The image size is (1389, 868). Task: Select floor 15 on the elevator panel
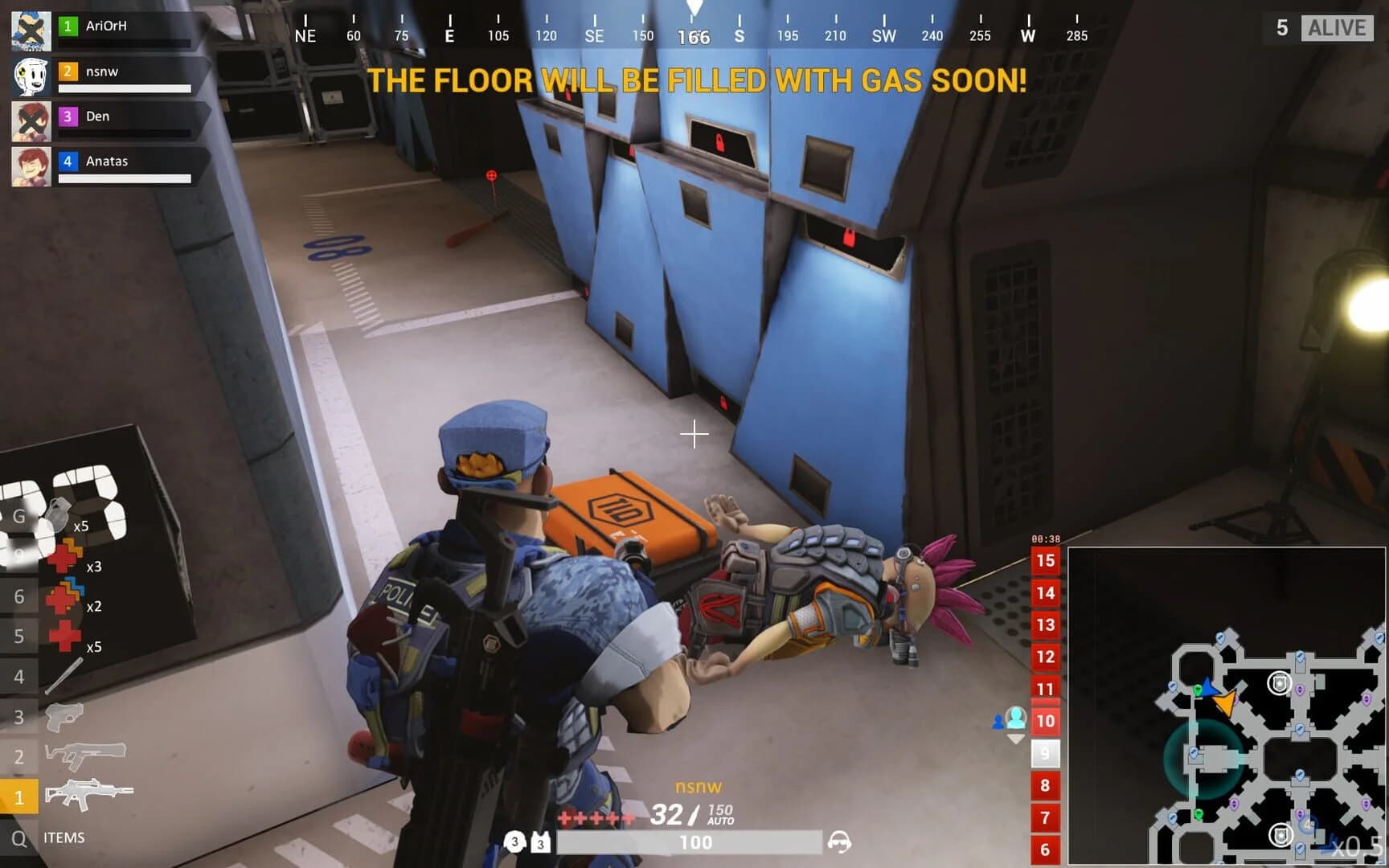click(x=1044, y=561)
